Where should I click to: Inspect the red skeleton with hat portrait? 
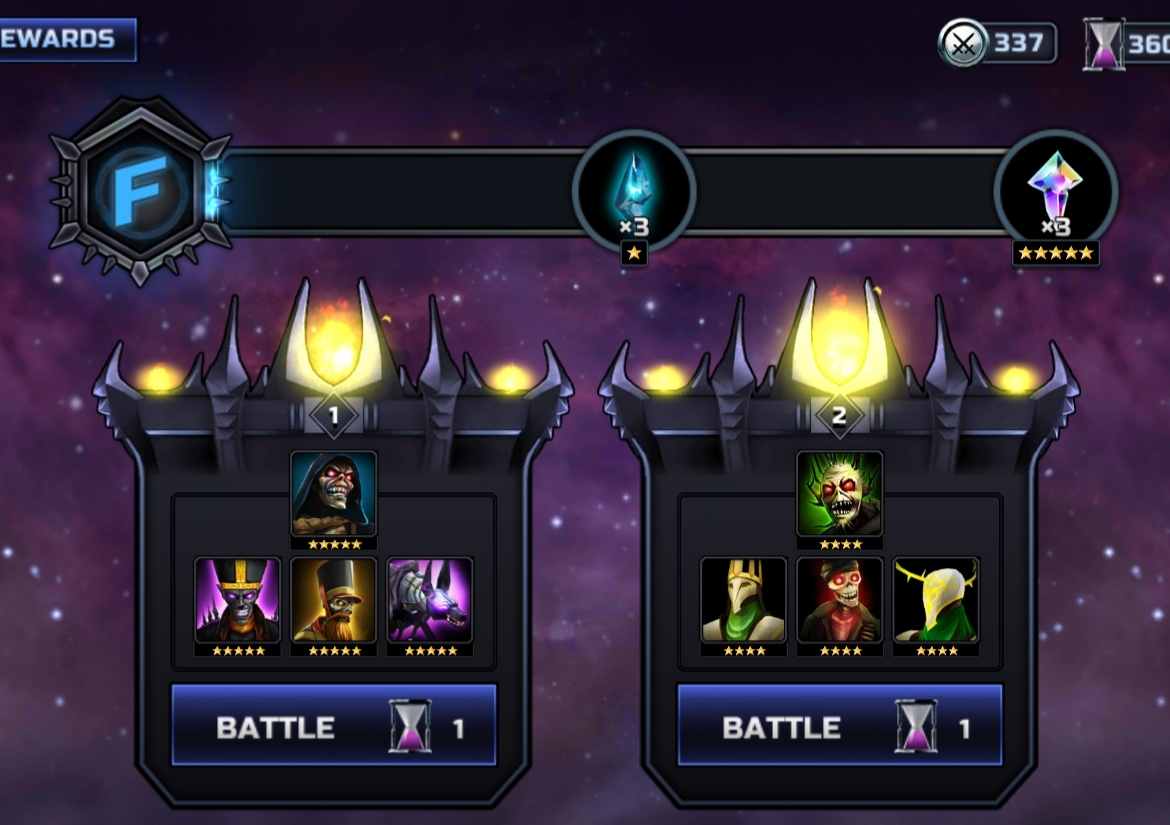[839, 600]
